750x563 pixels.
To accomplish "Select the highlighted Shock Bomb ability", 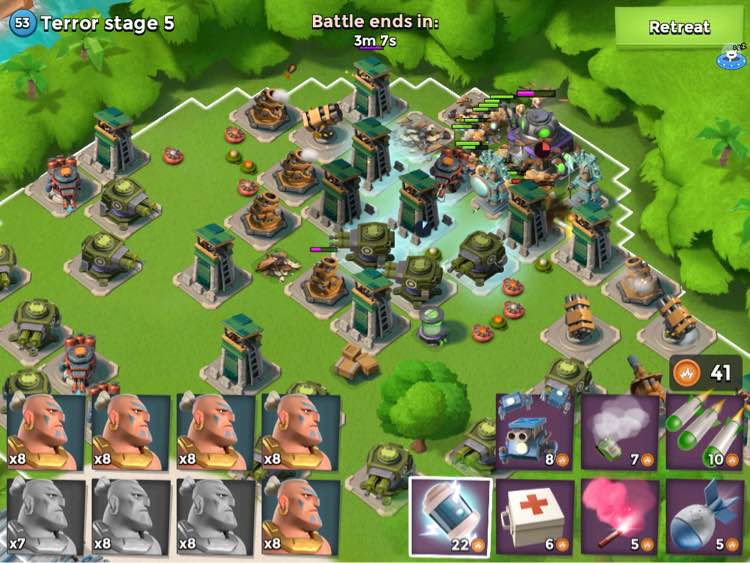I will [x=450, y=517].
